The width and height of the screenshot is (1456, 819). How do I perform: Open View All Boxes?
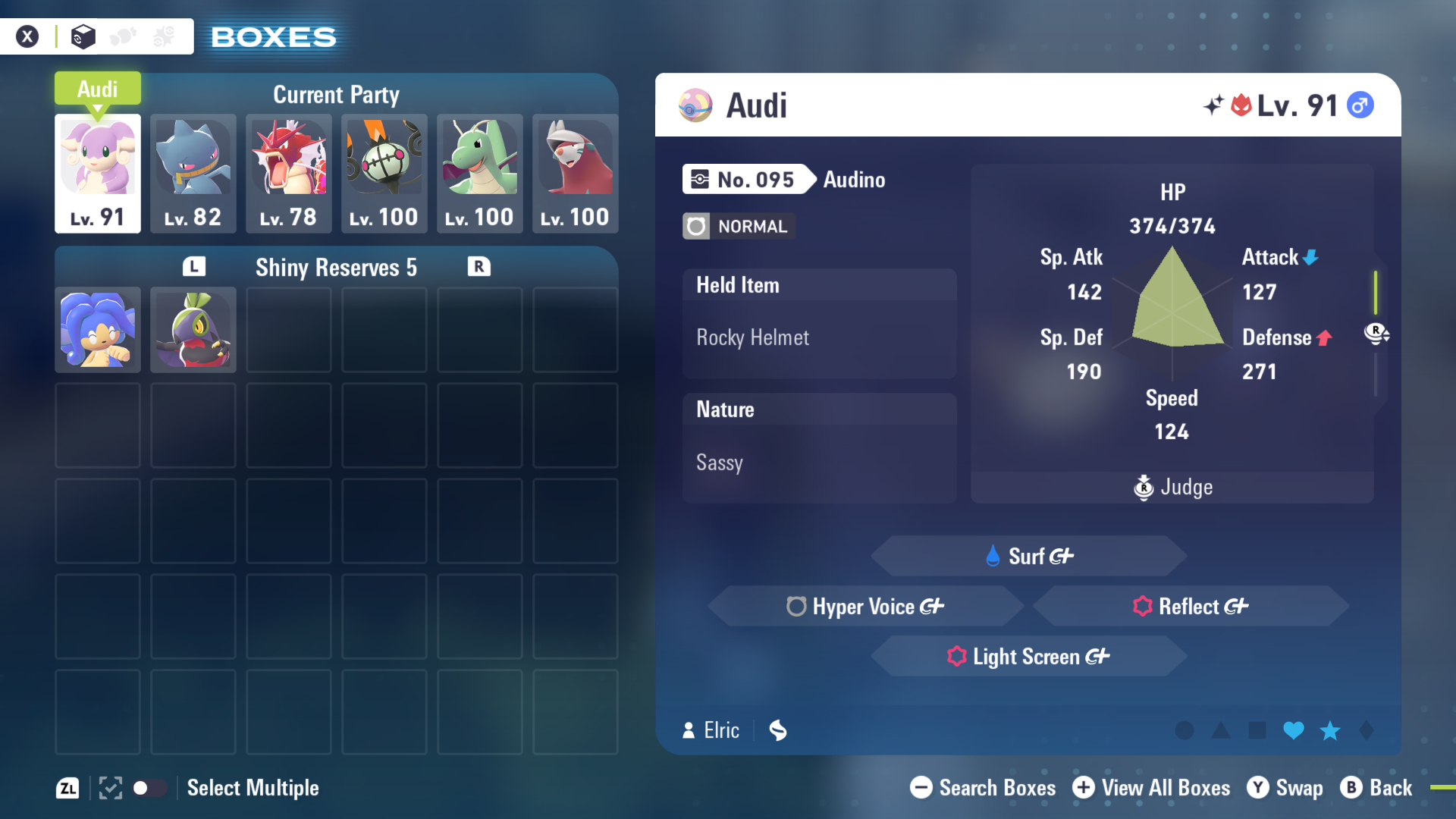tap(1151, 788)
